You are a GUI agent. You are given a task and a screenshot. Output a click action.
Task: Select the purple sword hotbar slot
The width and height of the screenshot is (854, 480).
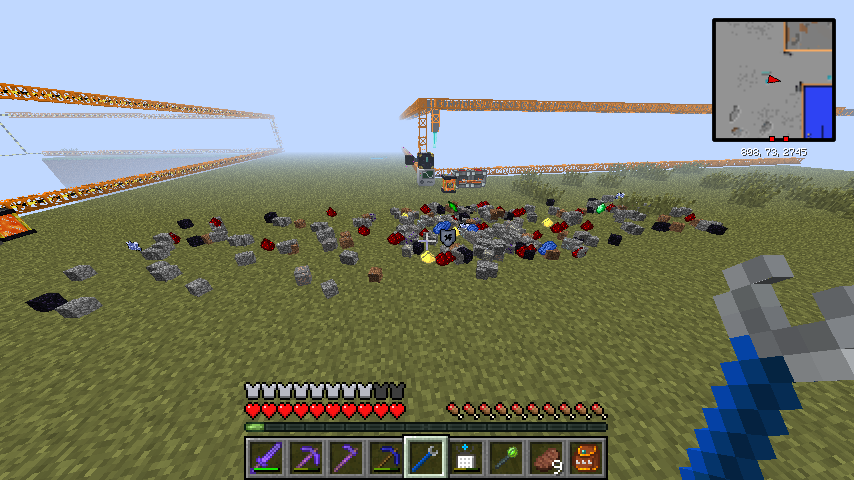tap(266, 458)
